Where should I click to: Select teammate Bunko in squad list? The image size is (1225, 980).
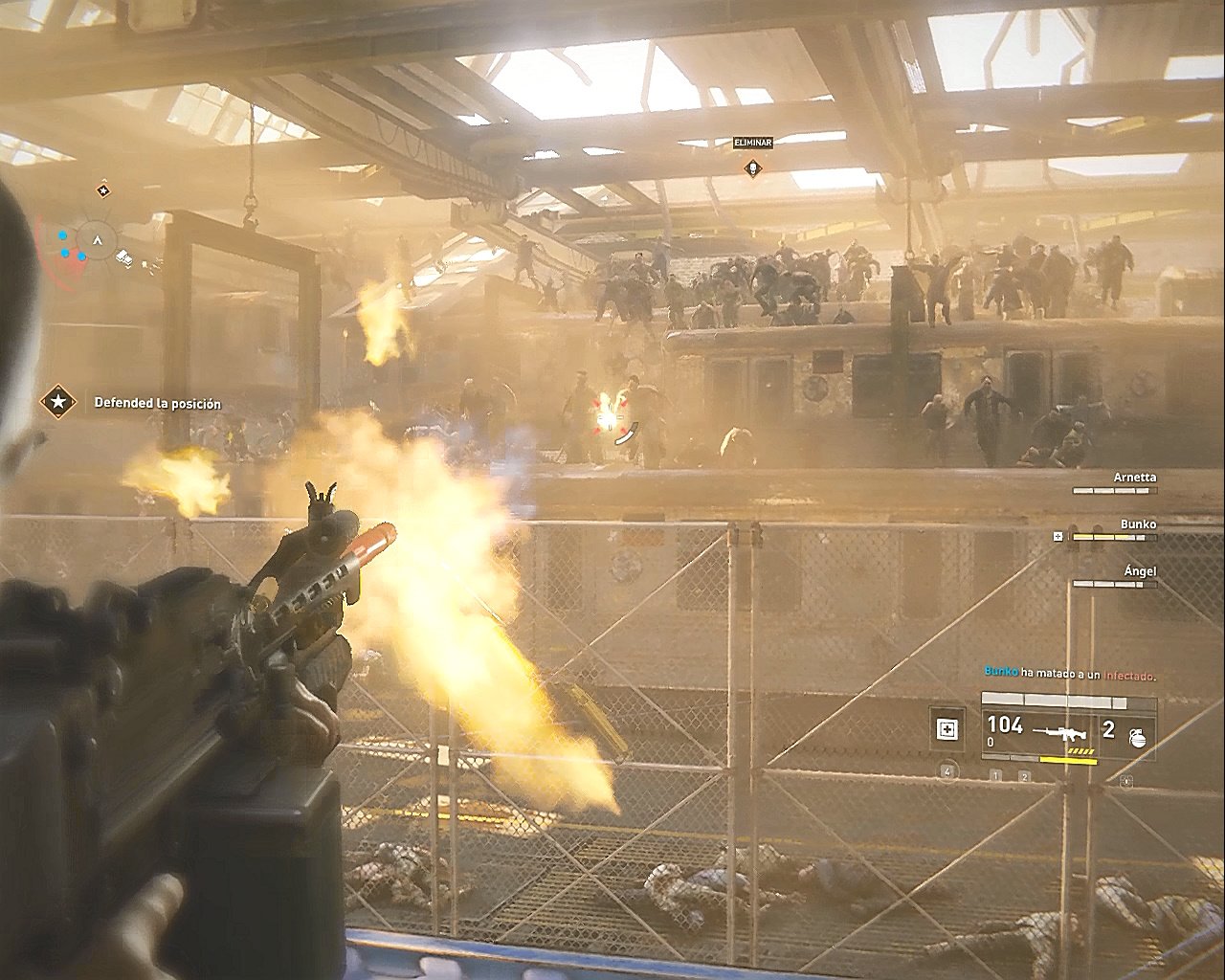click(1138, 524)
